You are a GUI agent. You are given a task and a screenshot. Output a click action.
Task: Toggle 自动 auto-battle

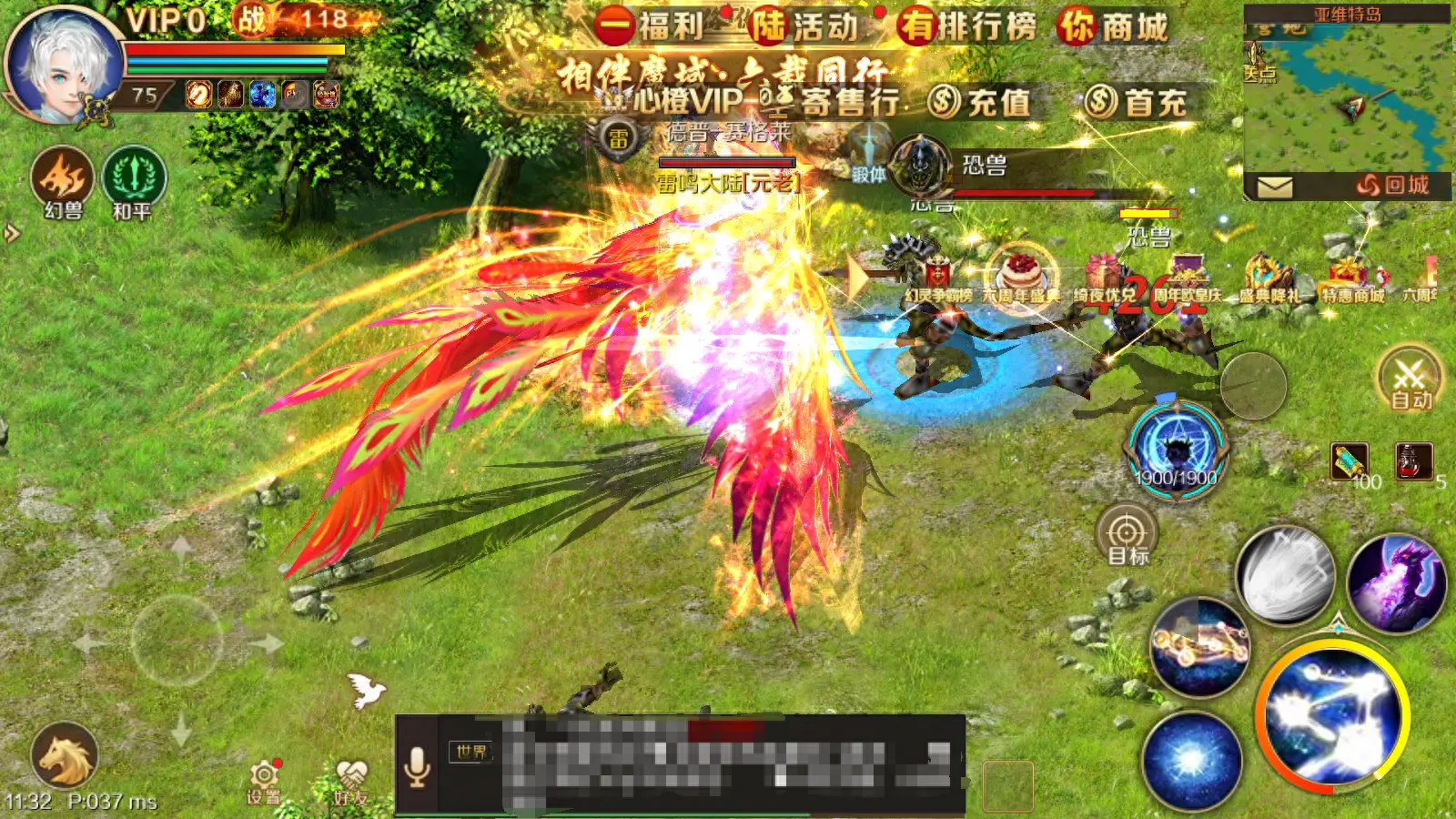(1410, 378)
